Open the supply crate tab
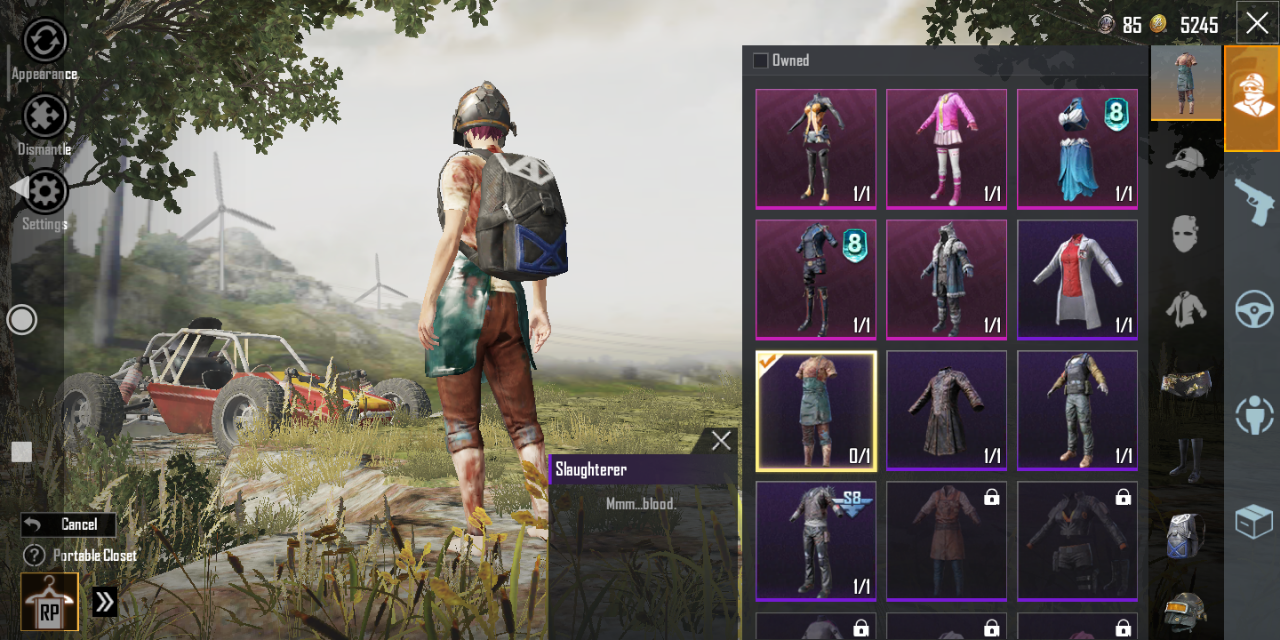 click(x=1253, y=522)
